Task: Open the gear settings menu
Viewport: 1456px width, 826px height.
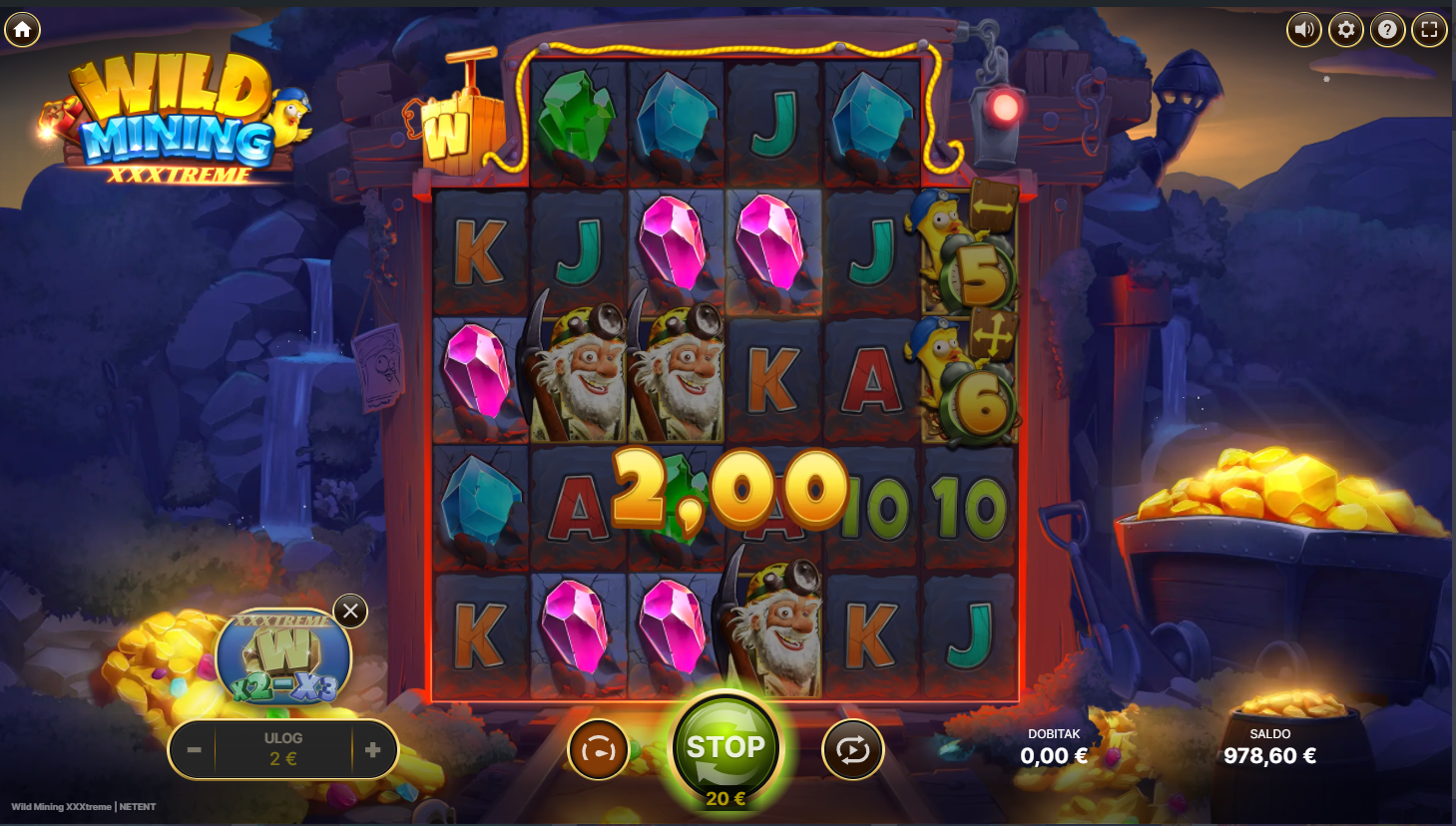Action: pos(1345,30)
